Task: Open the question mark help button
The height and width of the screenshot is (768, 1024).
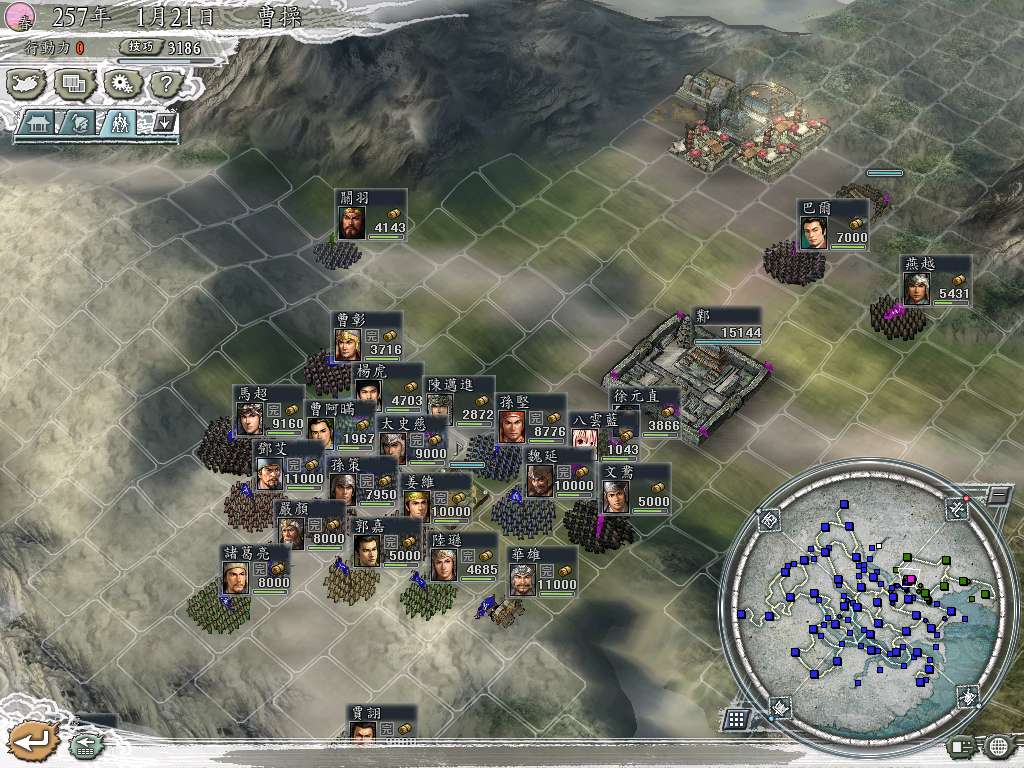Action: pyautogui.click(x=164, y=84)
